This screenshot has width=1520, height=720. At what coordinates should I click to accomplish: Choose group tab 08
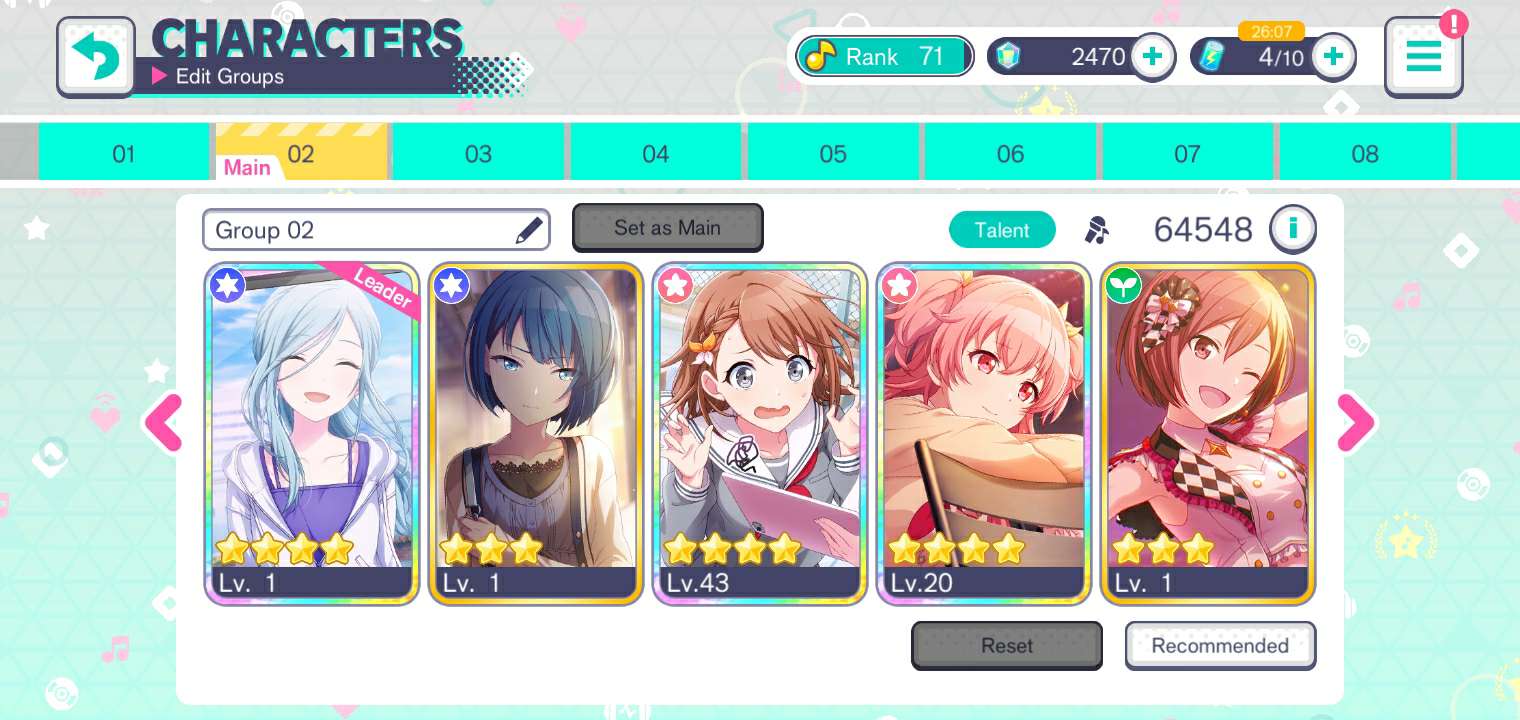[x=1364, y=154]
